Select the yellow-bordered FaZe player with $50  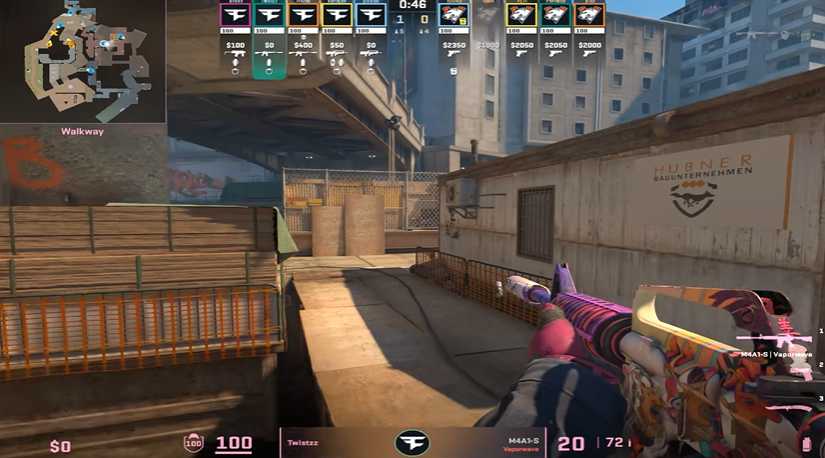click(337, 15)
